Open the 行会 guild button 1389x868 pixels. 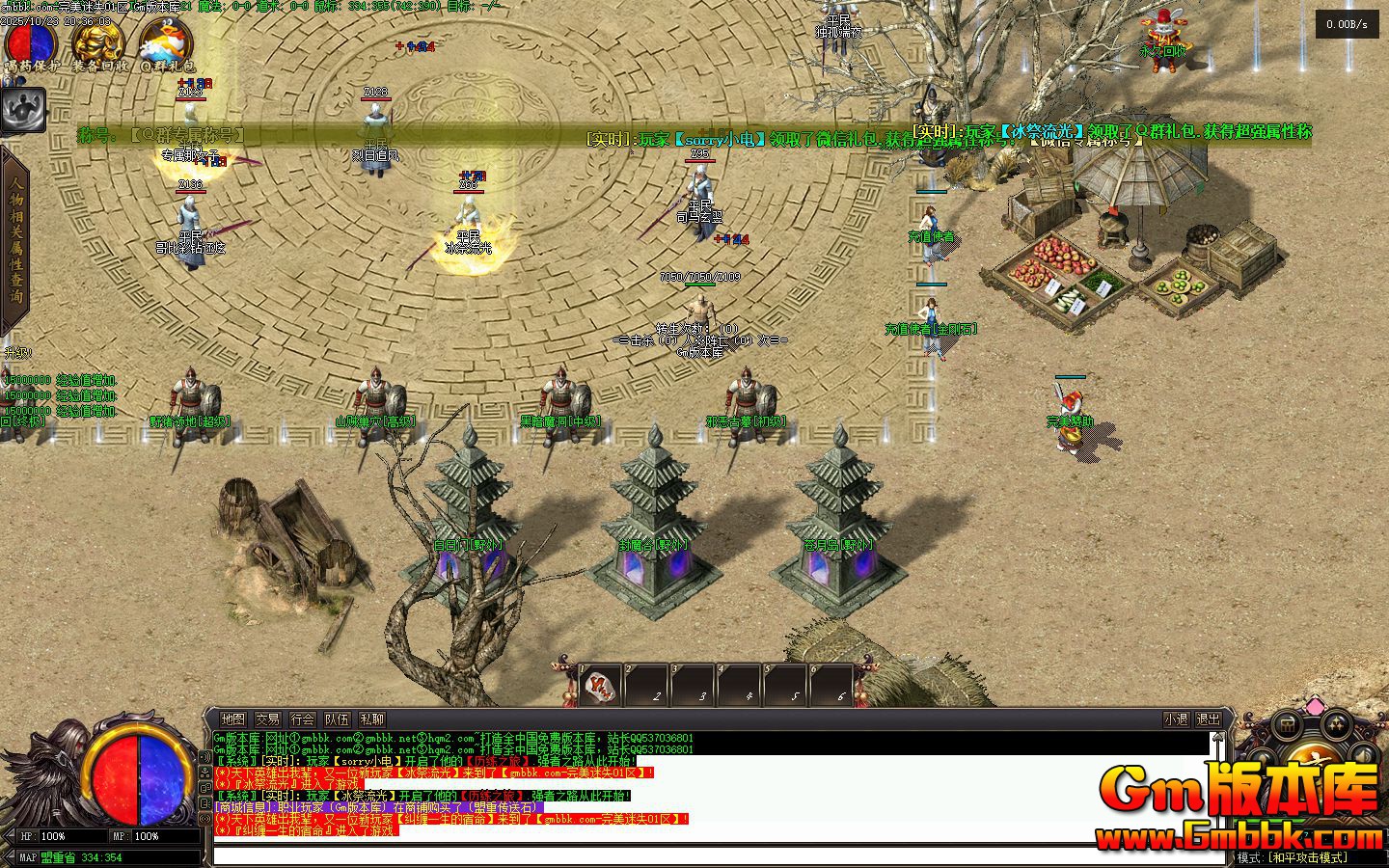point(302,719)
